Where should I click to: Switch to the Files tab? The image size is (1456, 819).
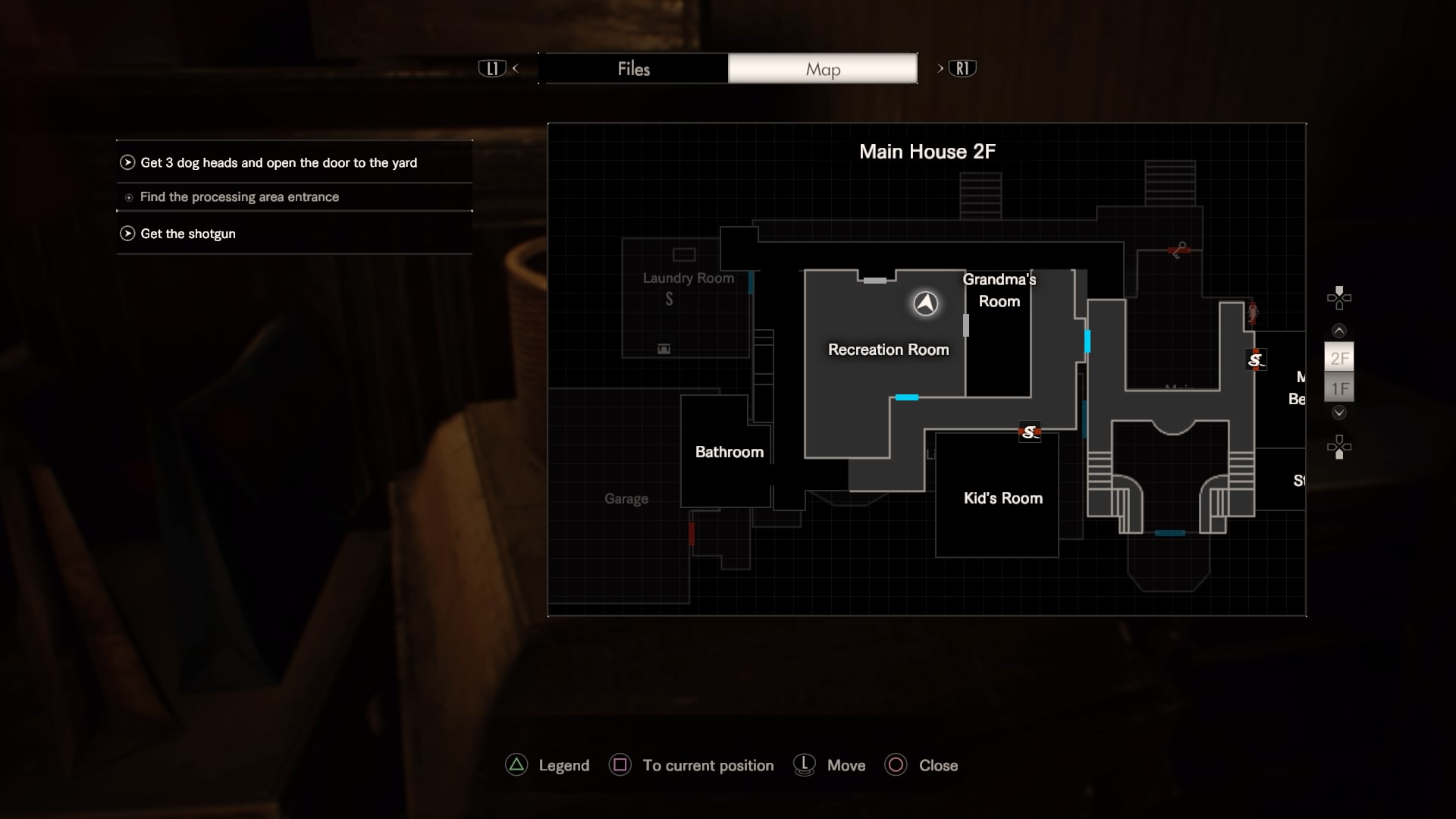point(634,69)
